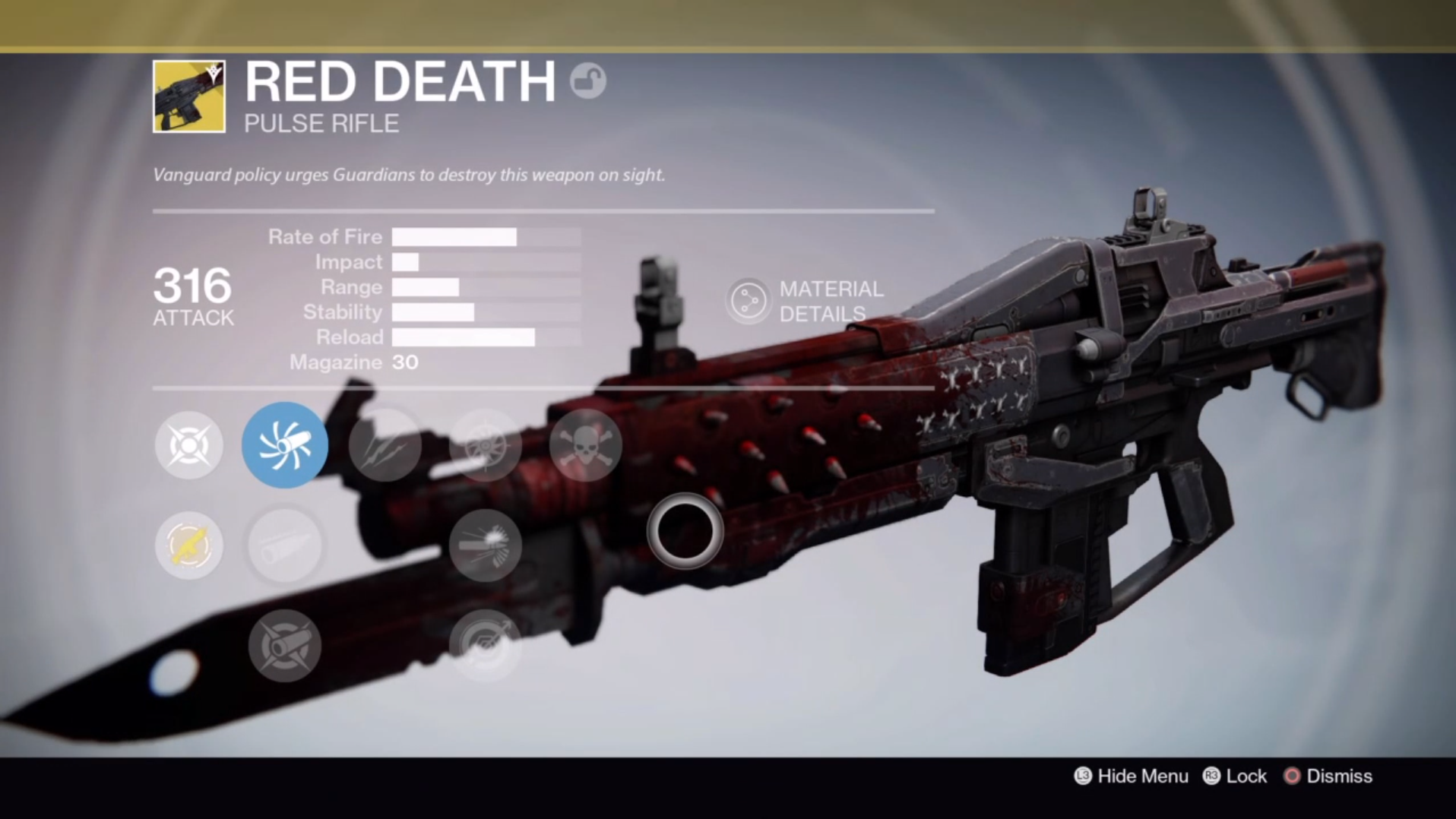Dismiss the weapon inspection screen
Image resolution: width=1456 pixels, height=819 pixels.
(1328, 776)
